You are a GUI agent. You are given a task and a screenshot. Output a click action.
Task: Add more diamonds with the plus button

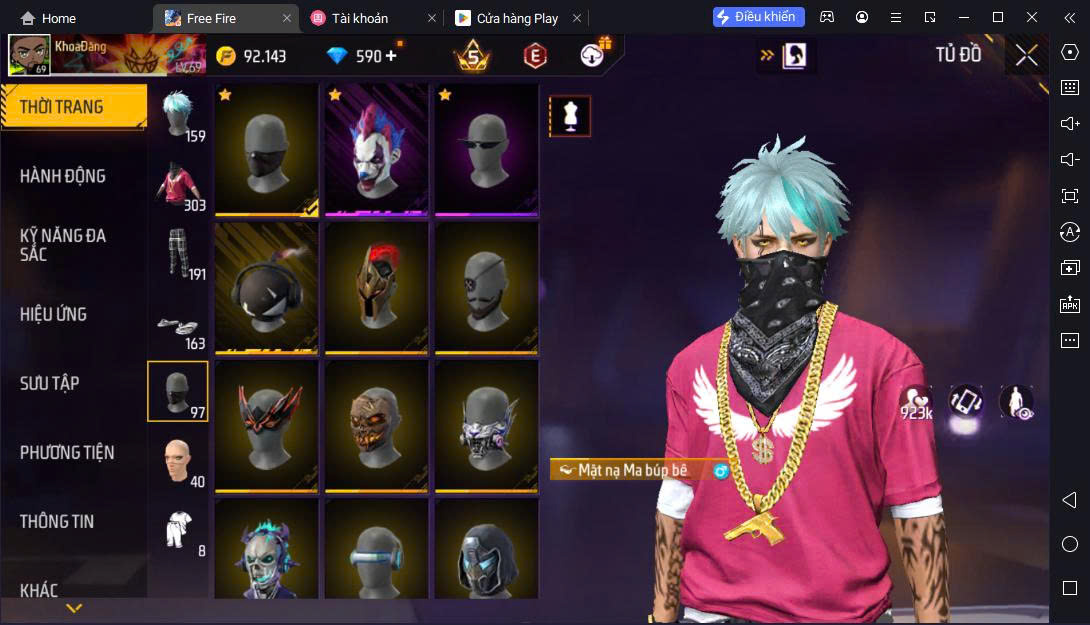tap(391, 56)
